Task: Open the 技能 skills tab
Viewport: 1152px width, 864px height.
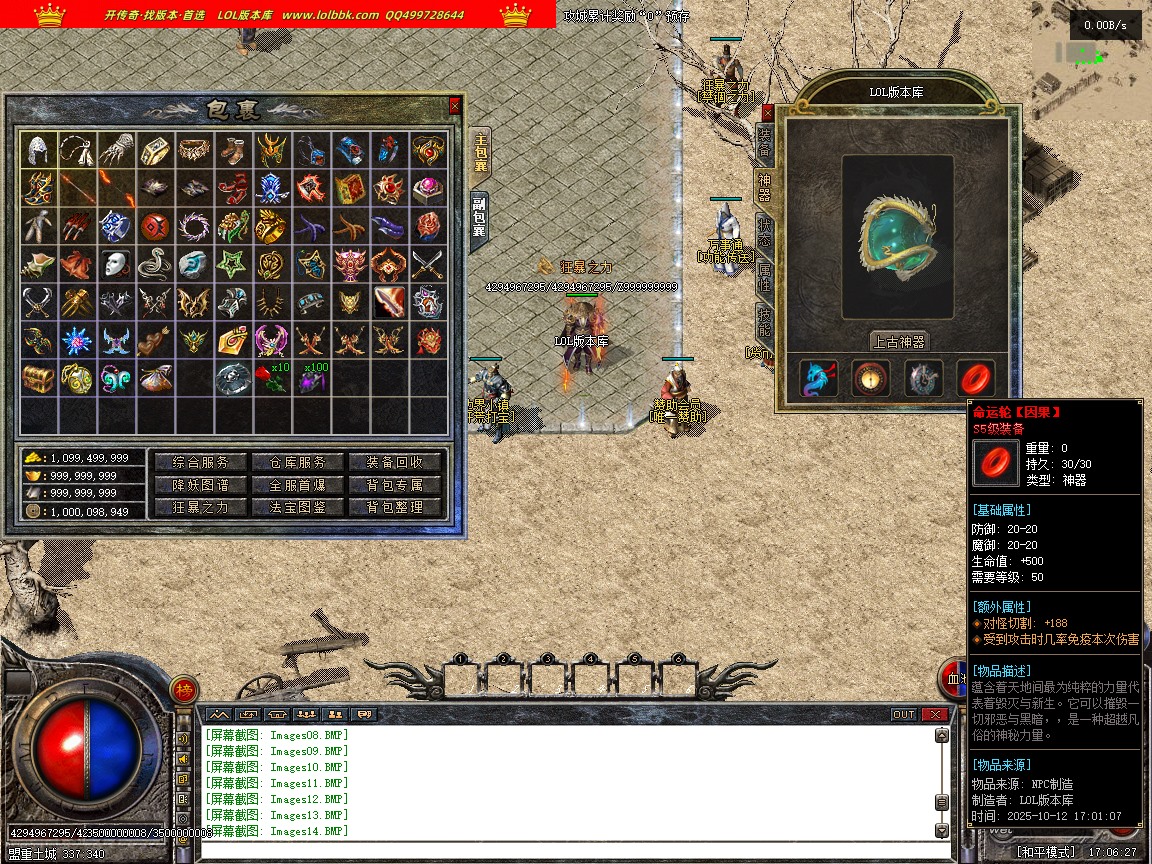Action: 765,322
